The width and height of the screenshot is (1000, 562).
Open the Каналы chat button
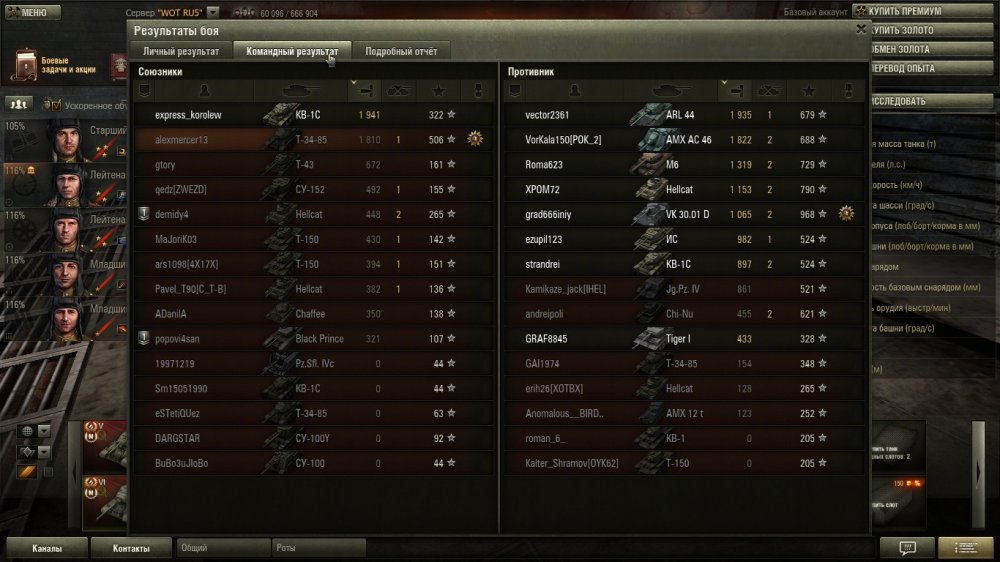click(x=46, y=548)
